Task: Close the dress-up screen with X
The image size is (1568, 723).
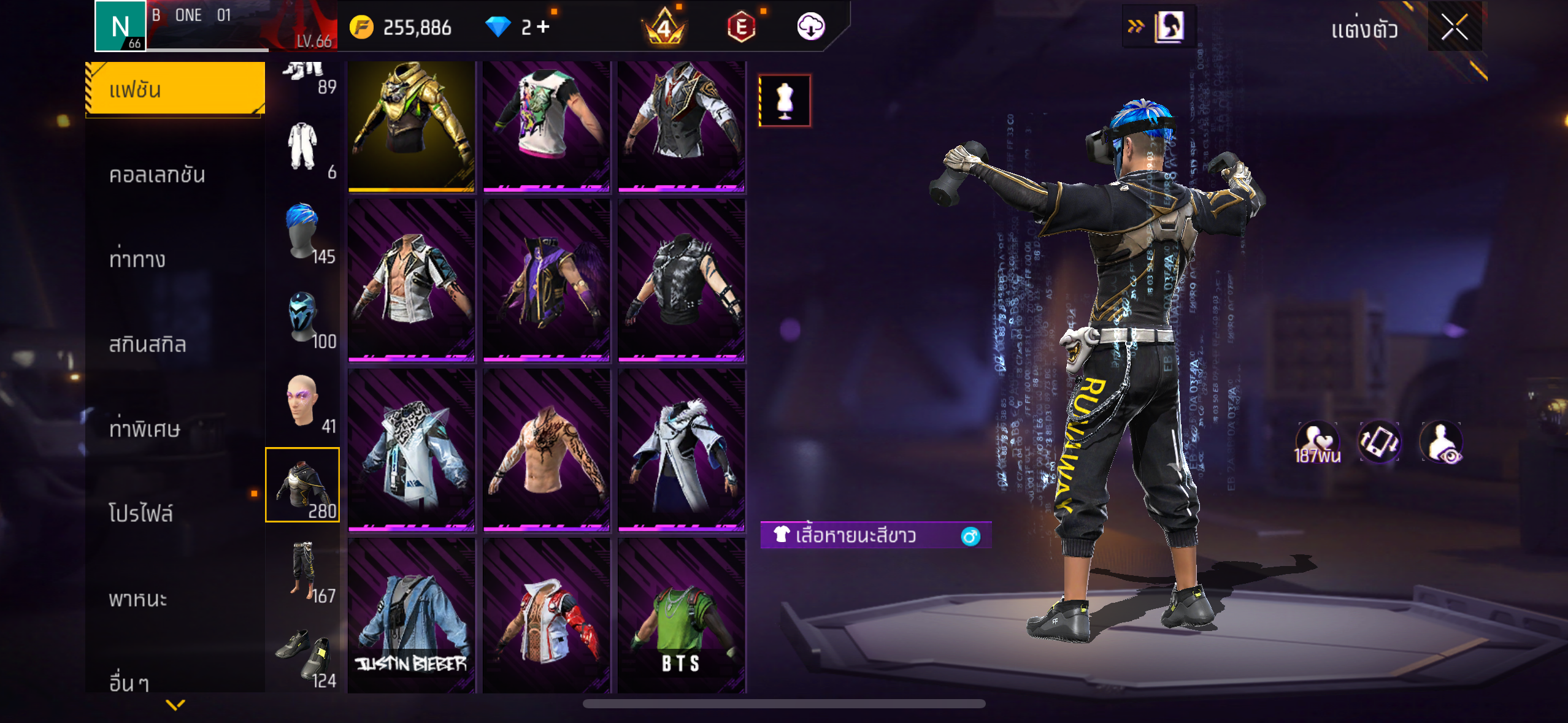Action: pyautogui.click(x=1454, y=27)
